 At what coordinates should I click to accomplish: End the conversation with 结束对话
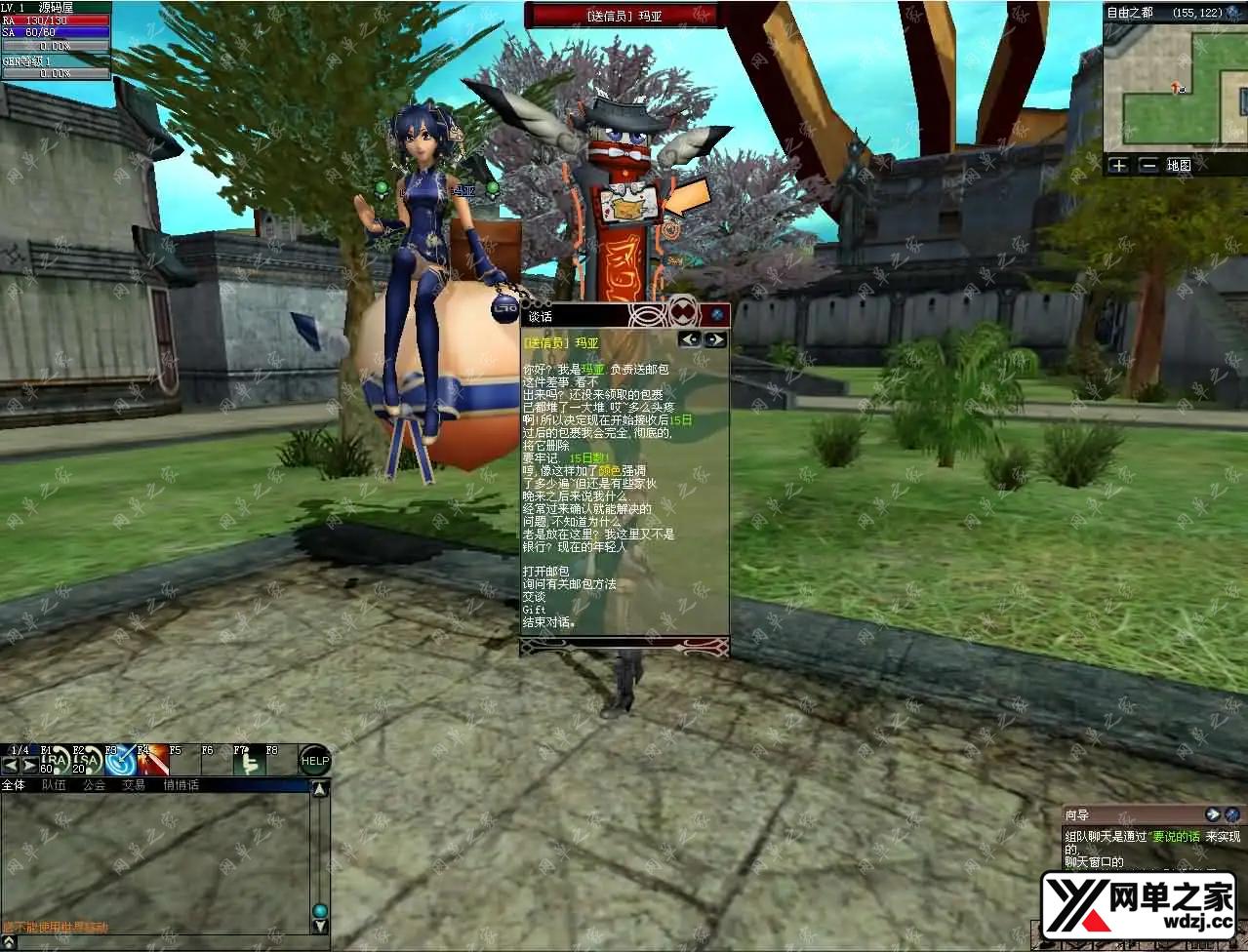548,621
